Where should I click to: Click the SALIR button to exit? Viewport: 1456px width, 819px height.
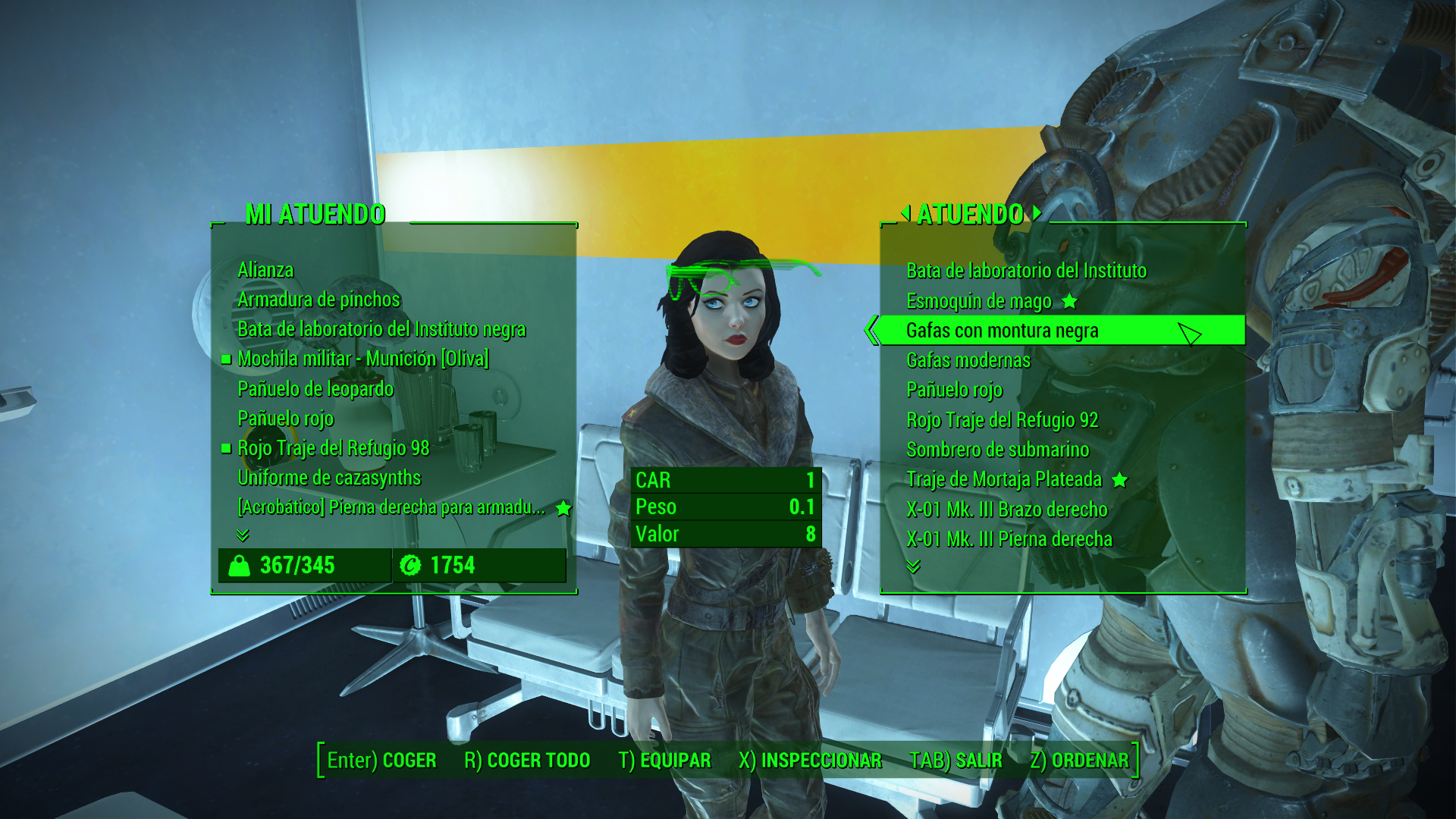click(x=955, y=761)
